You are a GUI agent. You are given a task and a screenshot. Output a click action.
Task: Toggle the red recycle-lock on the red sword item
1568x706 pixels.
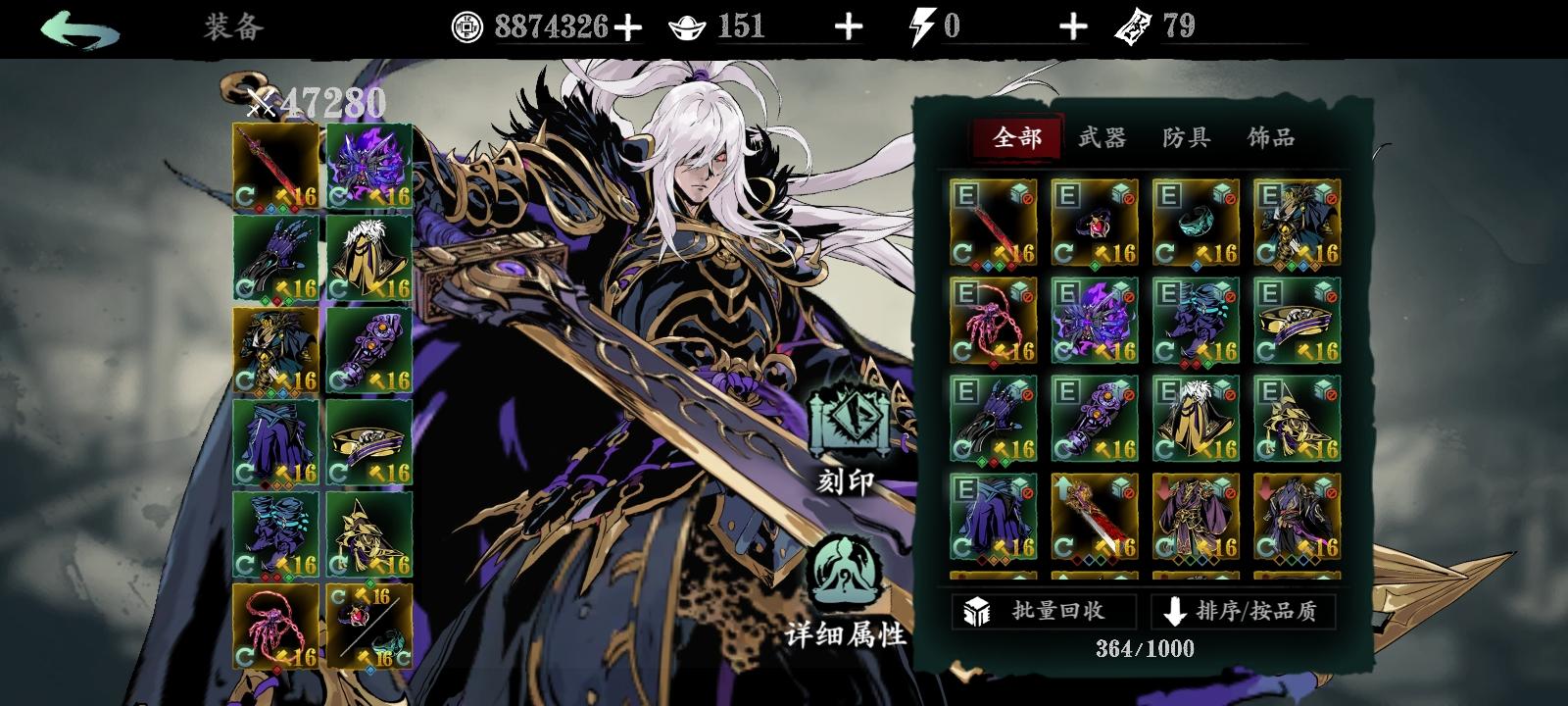1026,198
